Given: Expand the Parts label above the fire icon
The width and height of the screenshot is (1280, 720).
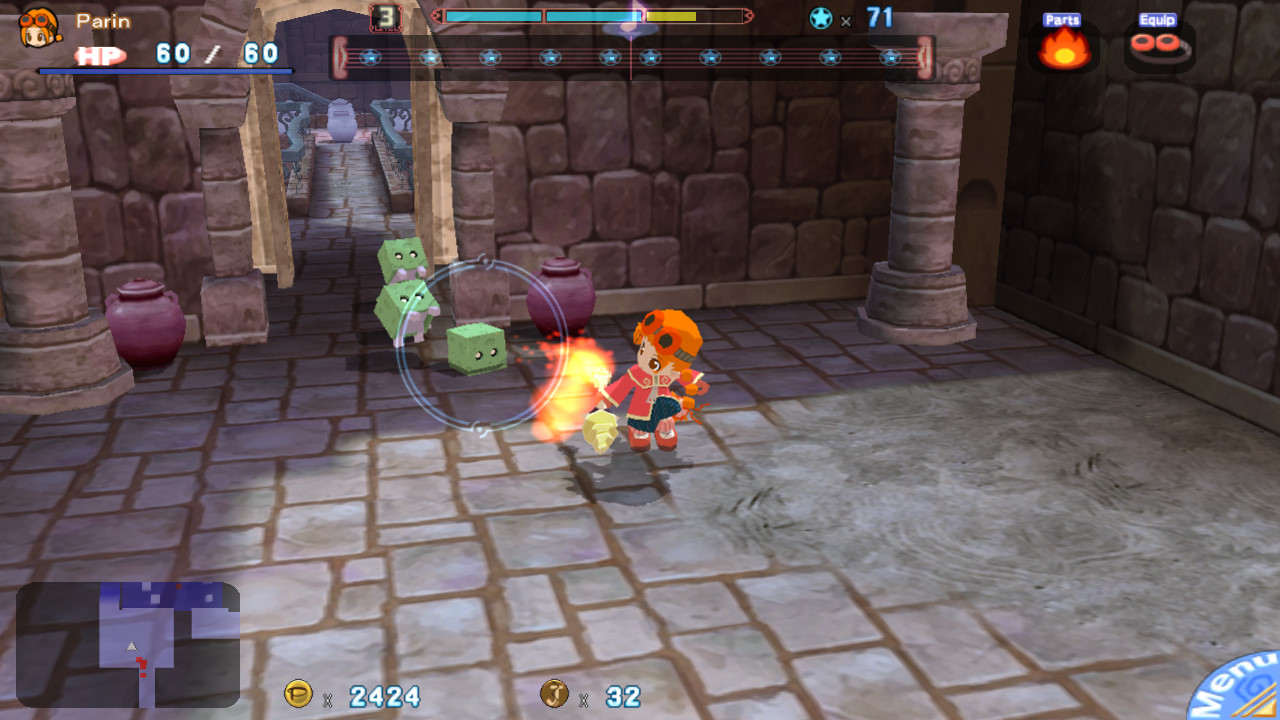Looking at the screenshot, I should [1062, 19].
